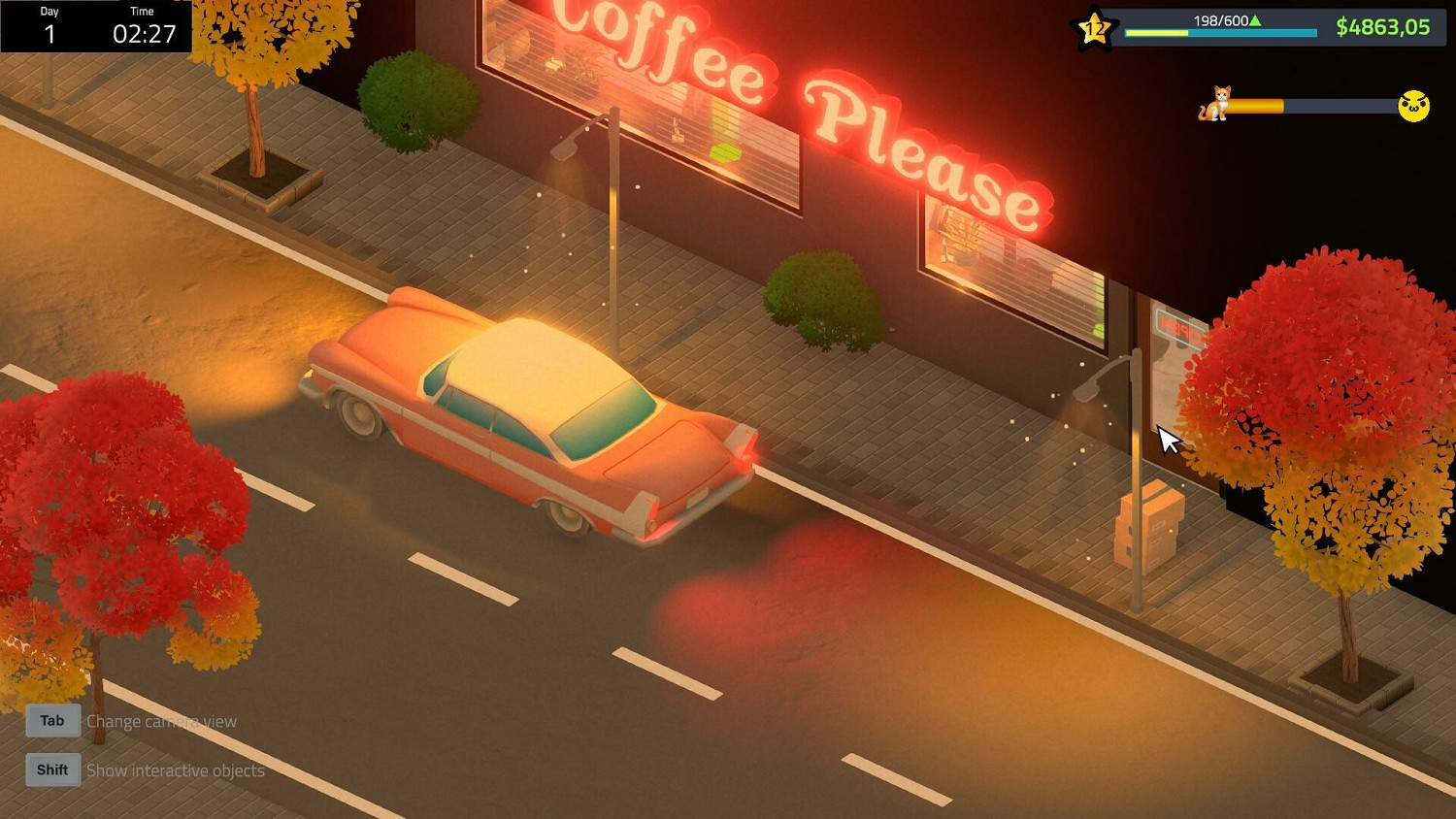The width and height of the screenshot is (1456, 819).
Task: Click the orange cat icon on the mood bar
Action: (1214, 105)
